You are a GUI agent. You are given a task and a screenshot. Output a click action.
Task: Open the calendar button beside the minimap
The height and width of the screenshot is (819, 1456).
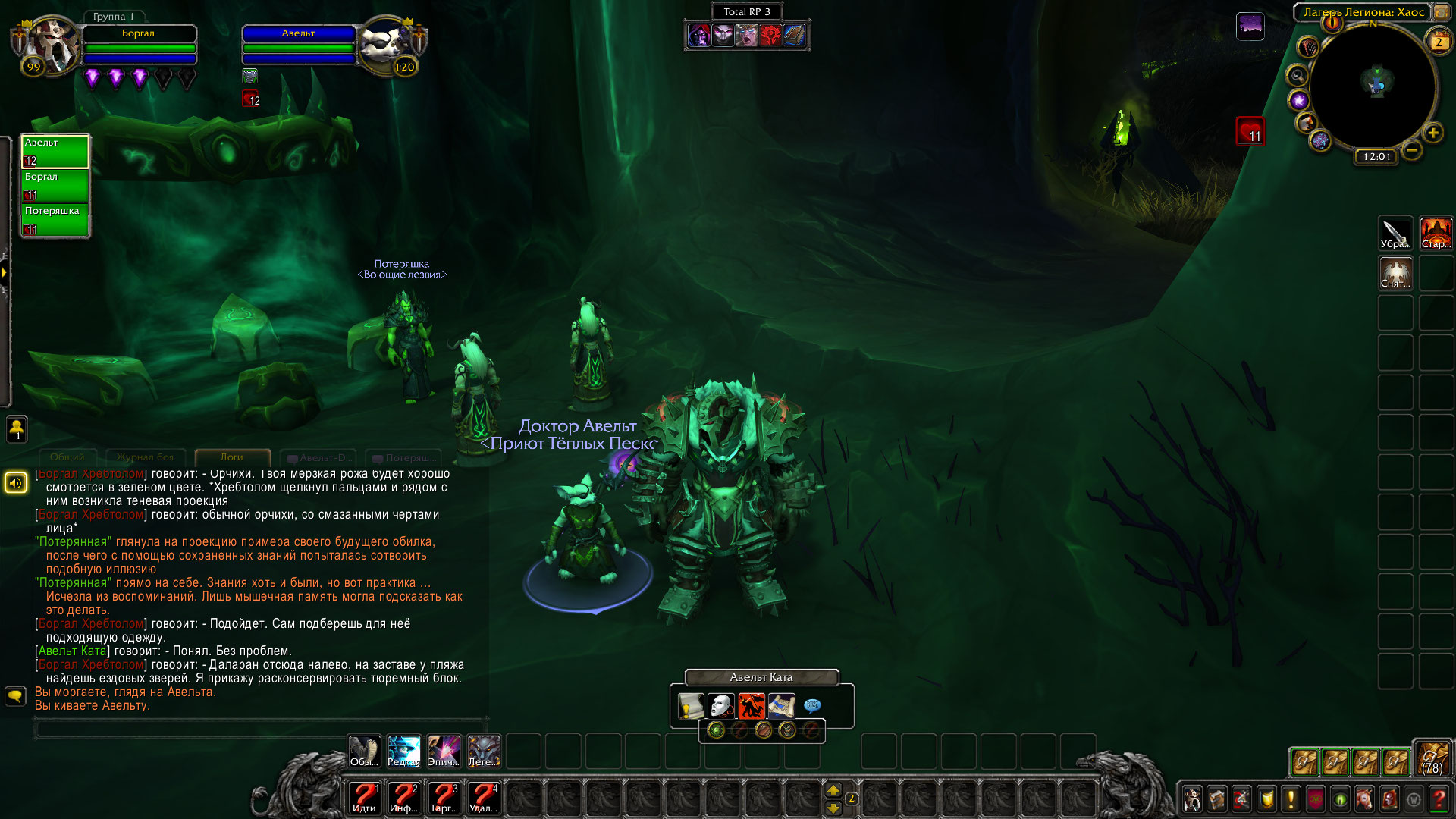pyautogui.click(x=1438, y=42)
